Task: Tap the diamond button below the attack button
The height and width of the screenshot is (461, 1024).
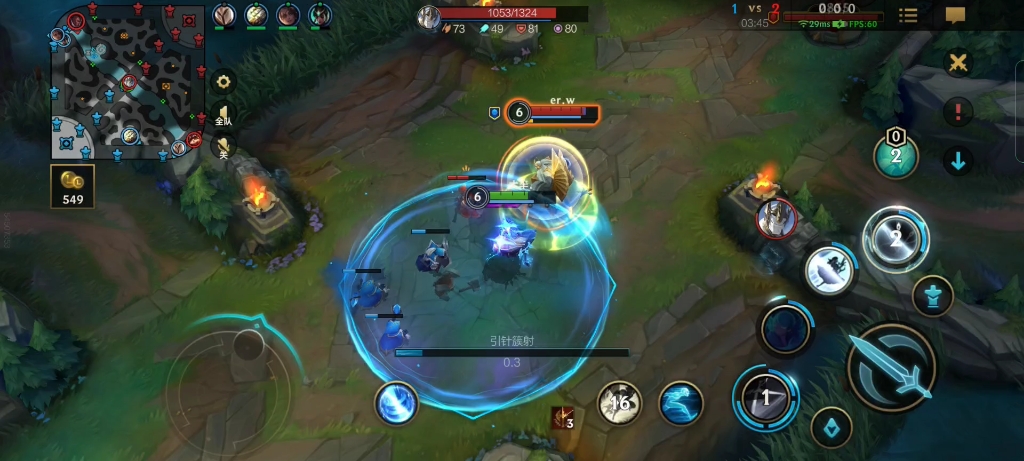Action: [x=831, y=427]
